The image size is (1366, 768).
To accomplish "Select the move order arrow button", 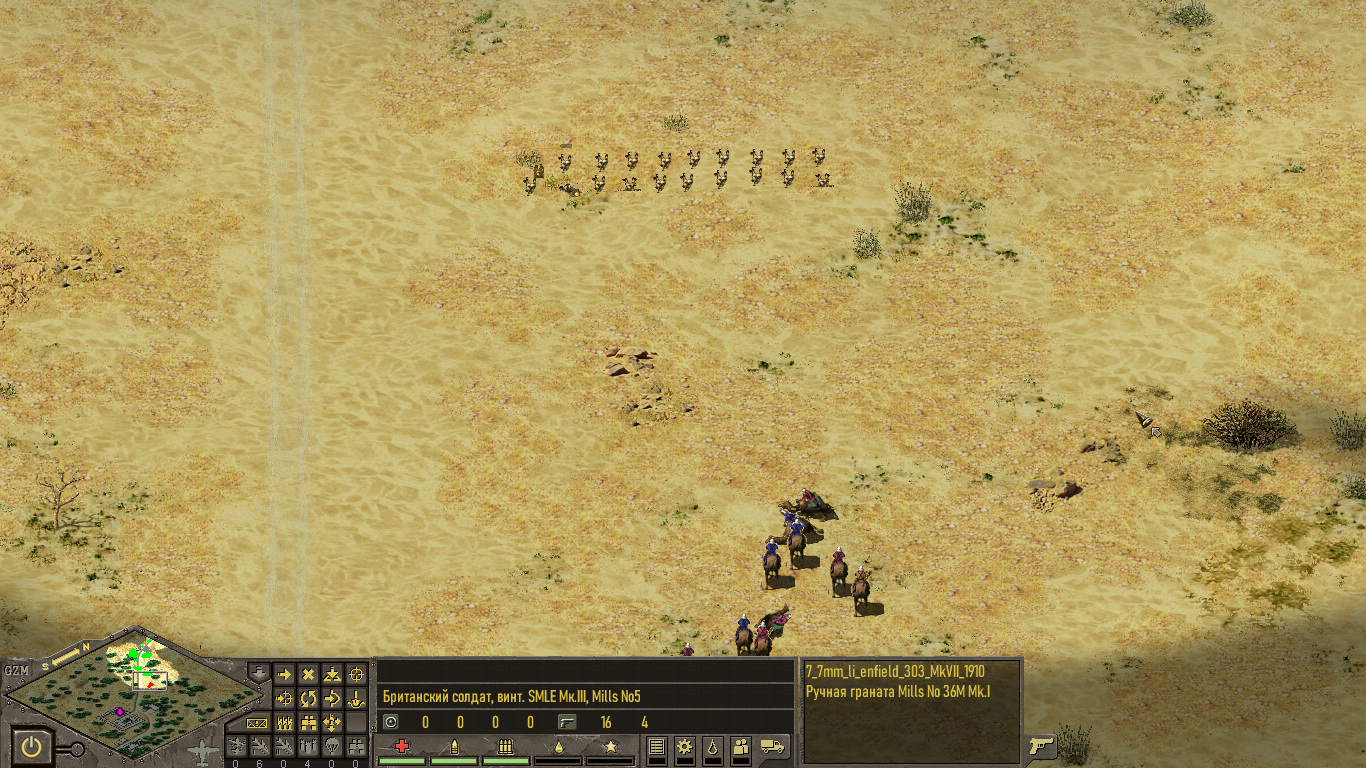I will (x=284, y=675).
